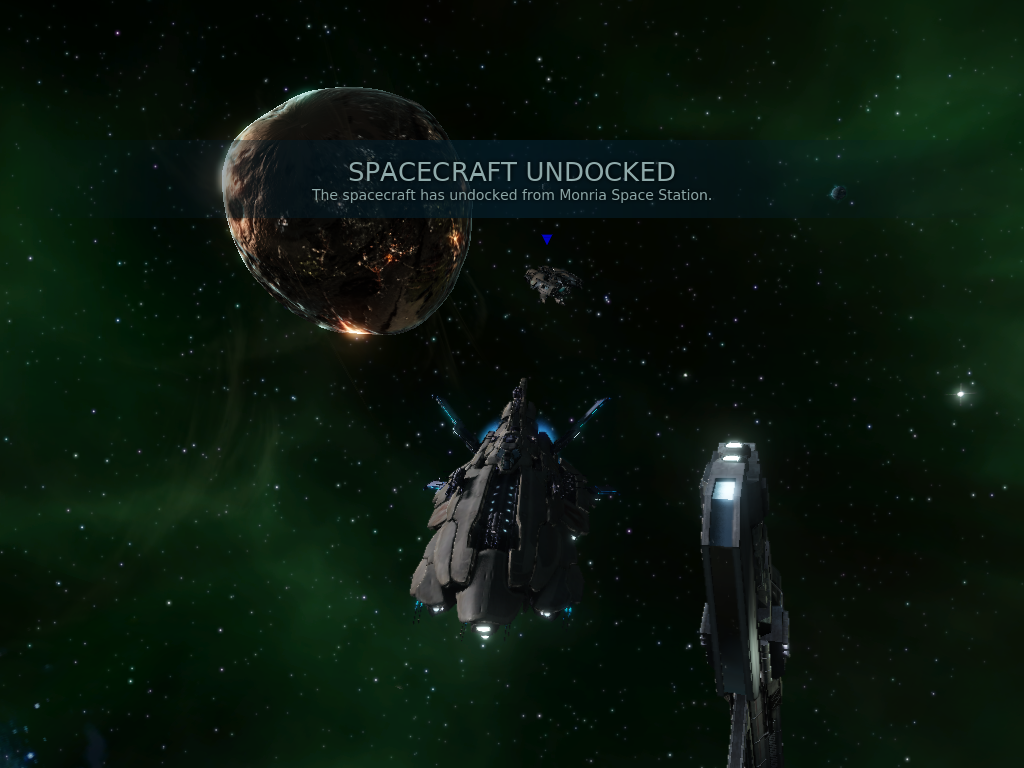Select the blue triangle marker above the distant ship
1024x768 pixels.
click(547, 239)
